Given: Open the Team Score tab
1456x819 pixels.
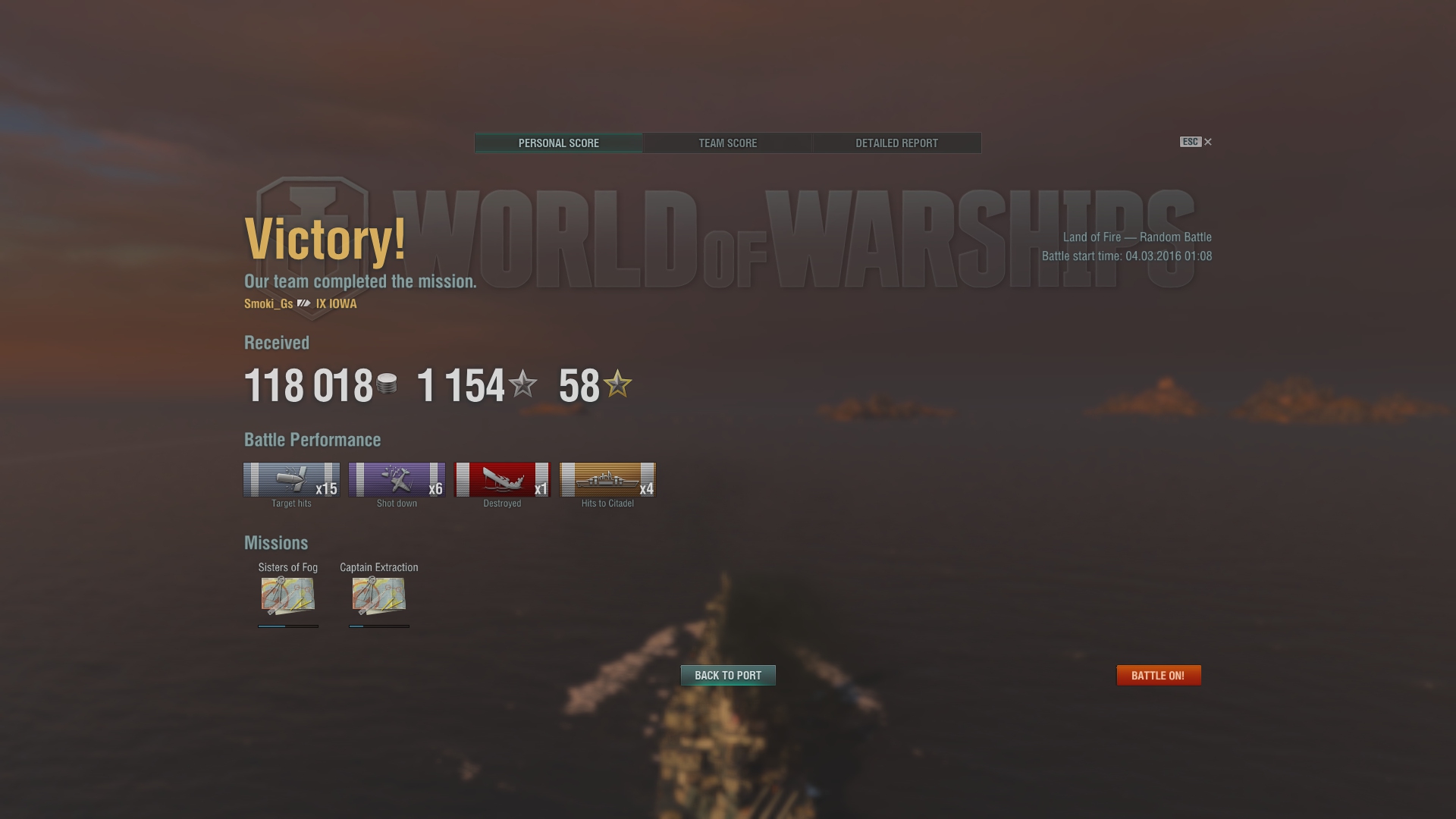Looking at the screenshot, I should tap(727, 143).
